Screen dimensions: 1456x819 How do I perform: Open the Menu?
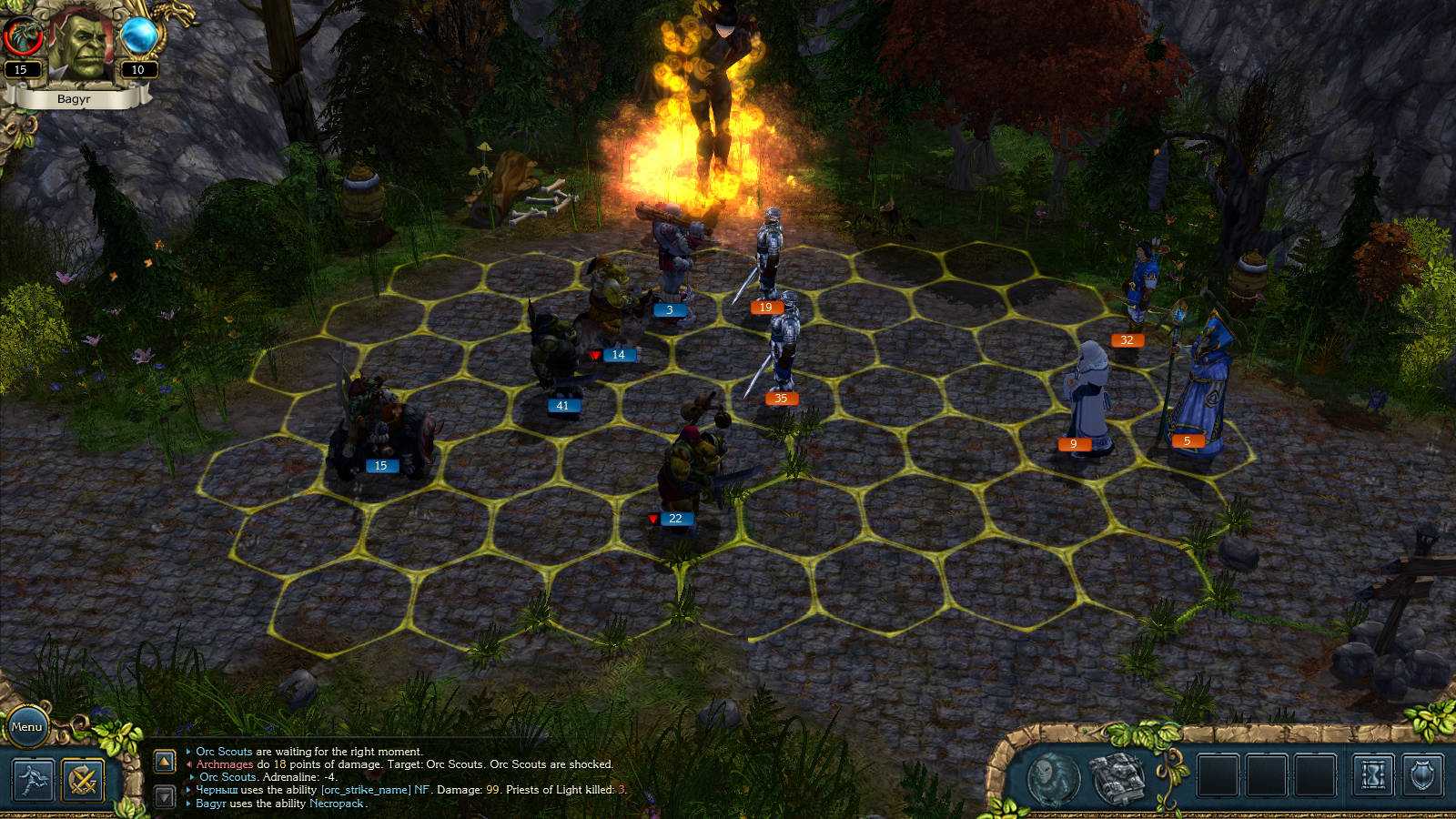pyautogui.click(x=29, y=727)
